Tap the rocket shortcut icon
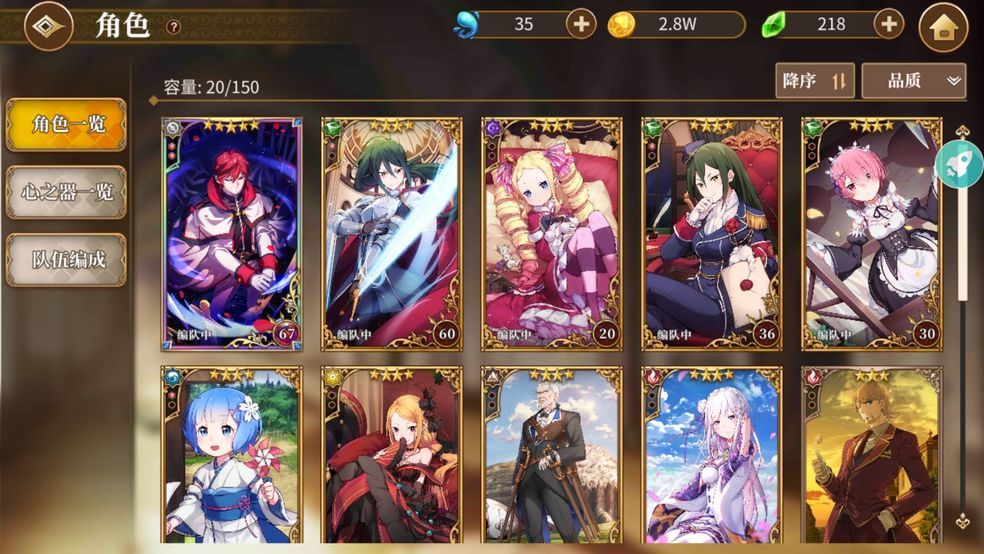Image resolution: width=984 pixels, height=554 pixels. (958, 164)
